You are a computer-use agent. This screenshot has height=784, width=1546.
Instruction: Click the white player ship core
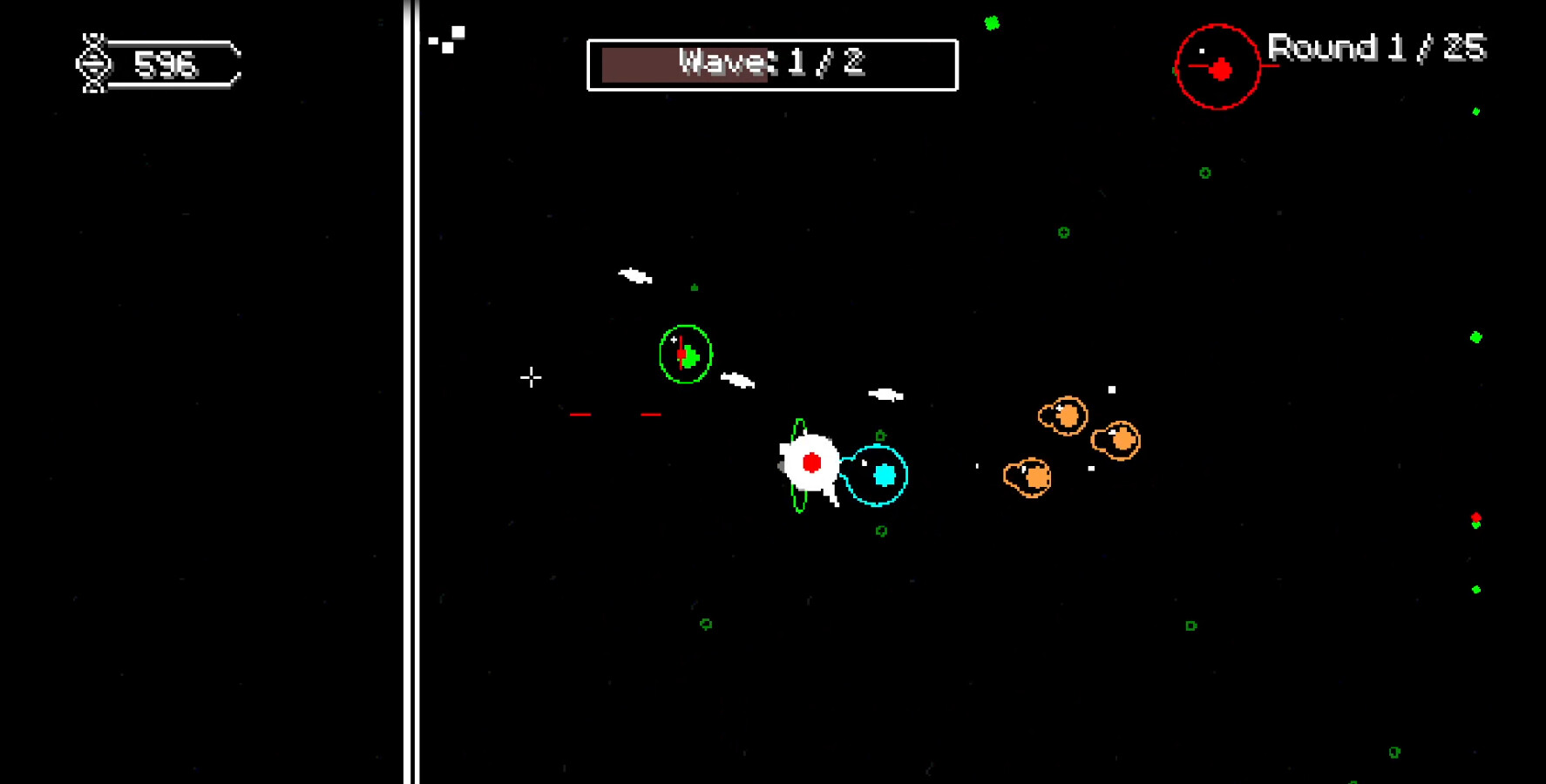[x=812, y=463]
